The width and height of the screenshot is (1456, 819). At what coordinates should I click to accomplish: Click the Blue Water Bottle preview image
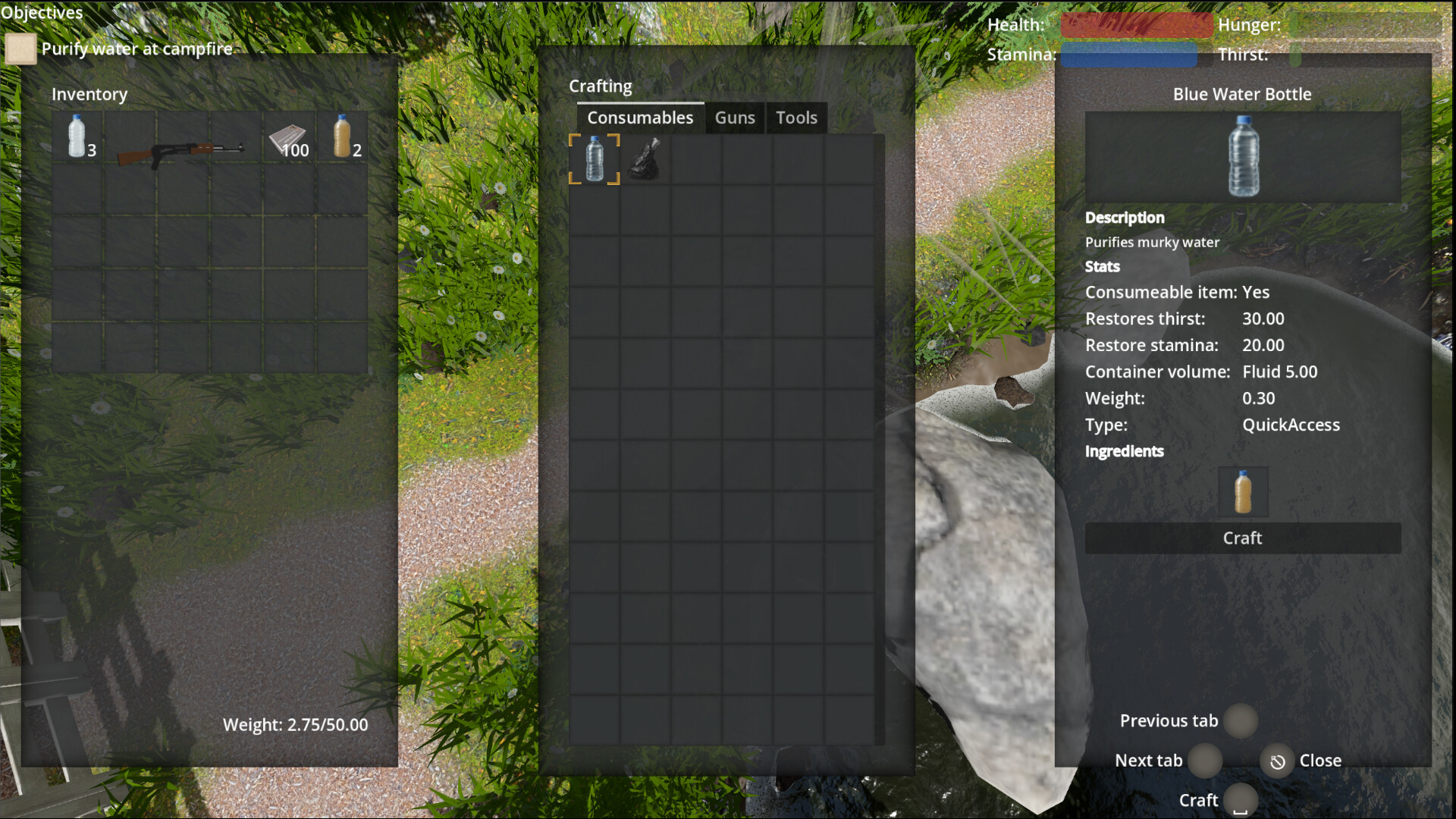point(1242,157)
